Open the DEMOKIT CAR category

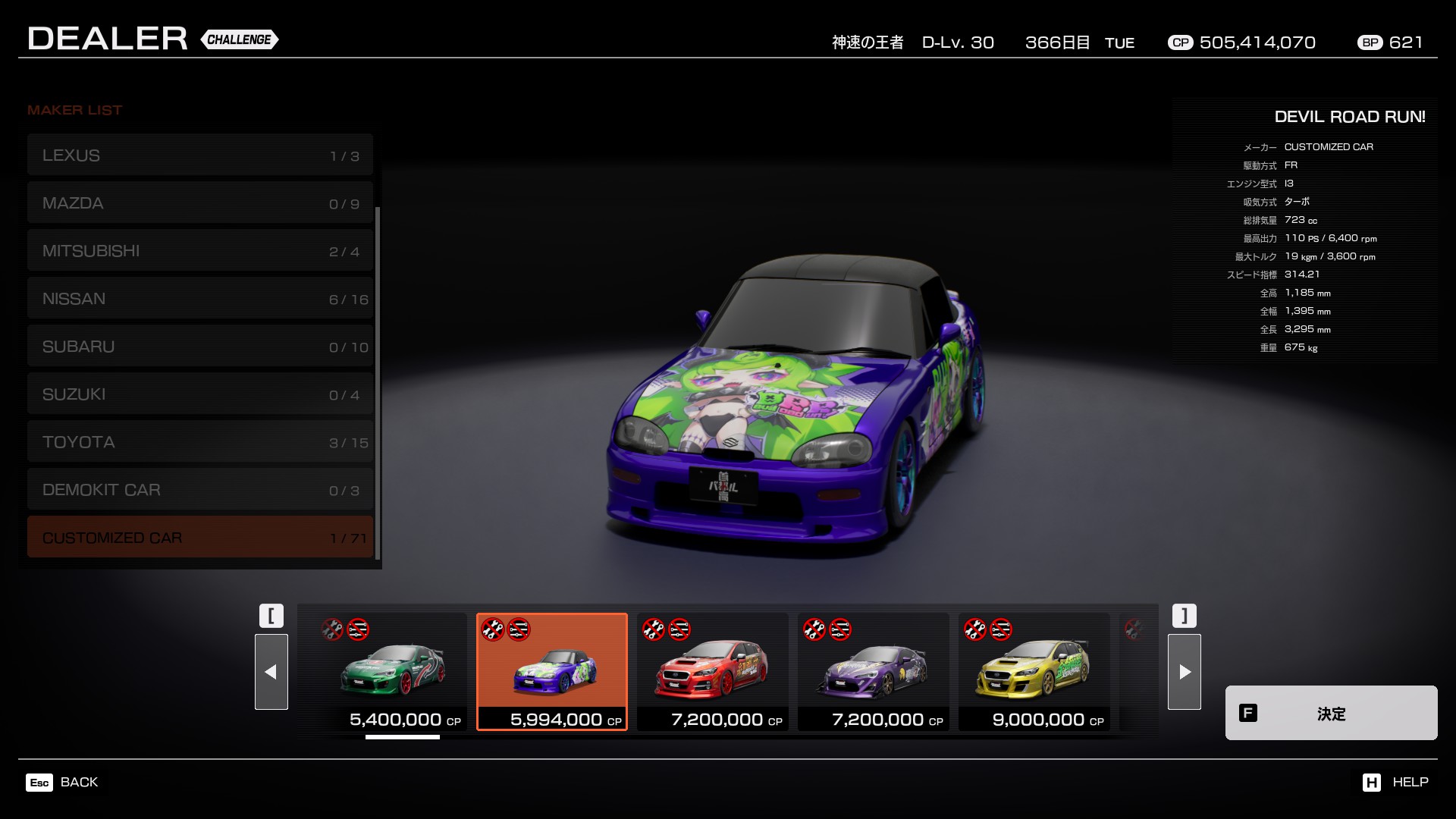pyautogui.click(x=199, y=490)
